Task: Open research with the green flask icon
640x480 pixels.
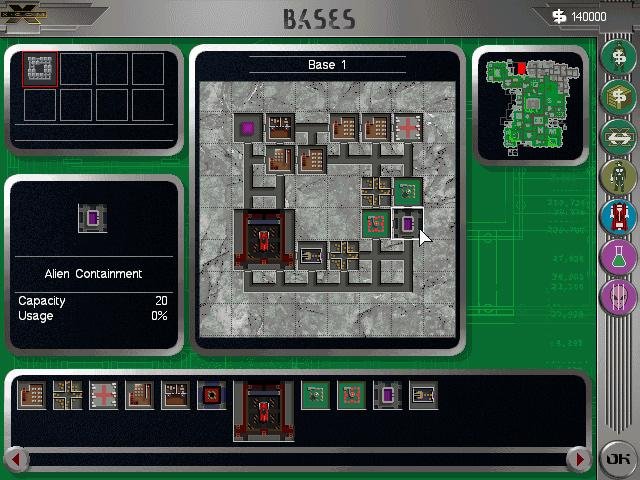Action: click(x=618, y=257)
